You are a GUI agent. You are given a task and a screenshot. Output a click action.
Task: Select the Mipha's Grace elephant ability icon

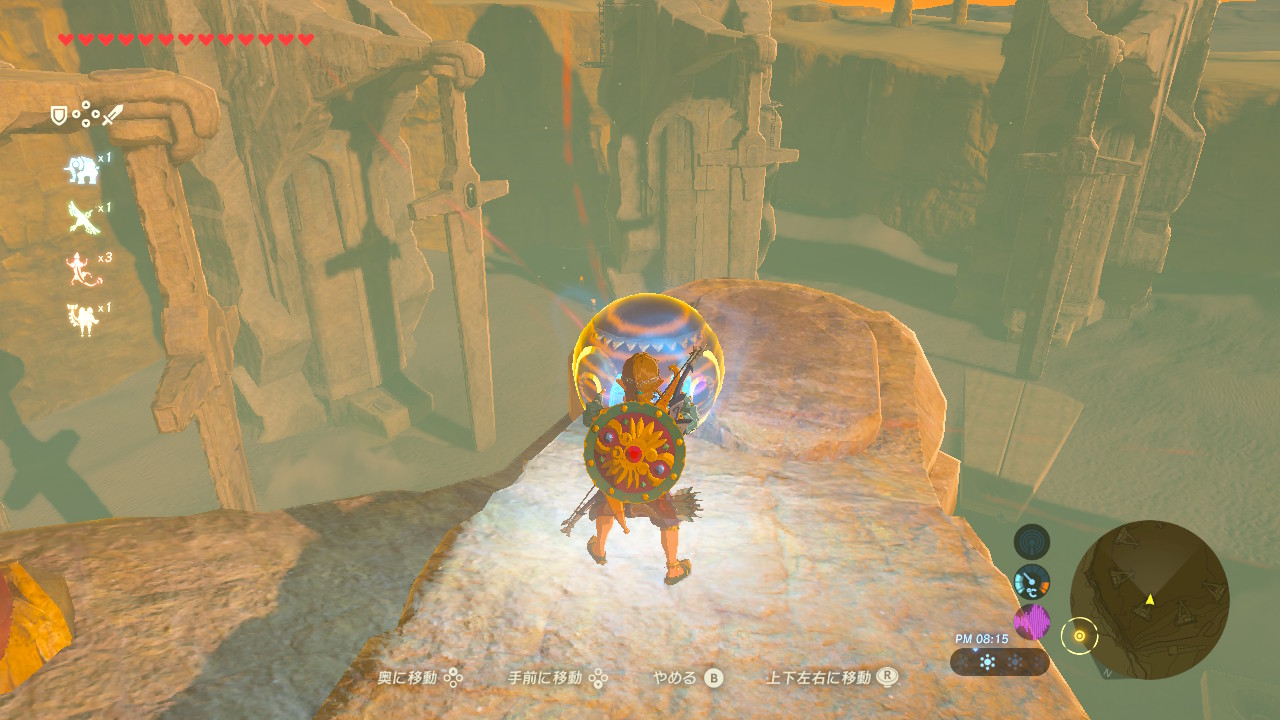[x=82, y=170]
